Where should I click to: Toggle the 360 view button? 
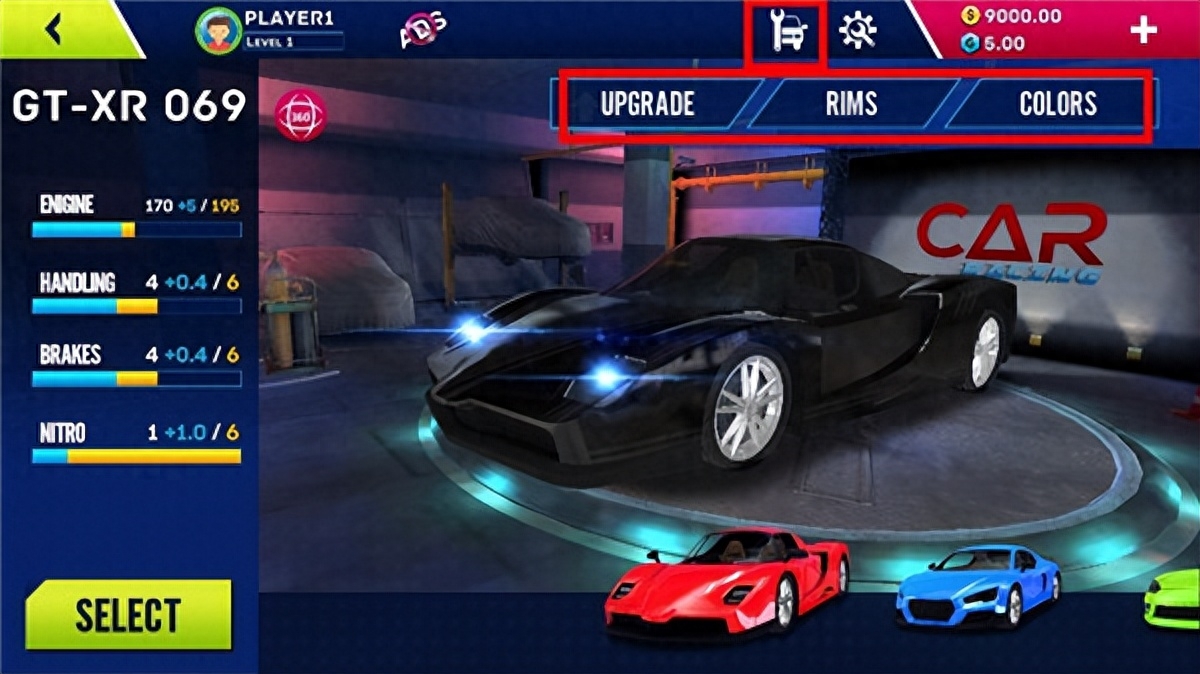click(x=300, y=115)
